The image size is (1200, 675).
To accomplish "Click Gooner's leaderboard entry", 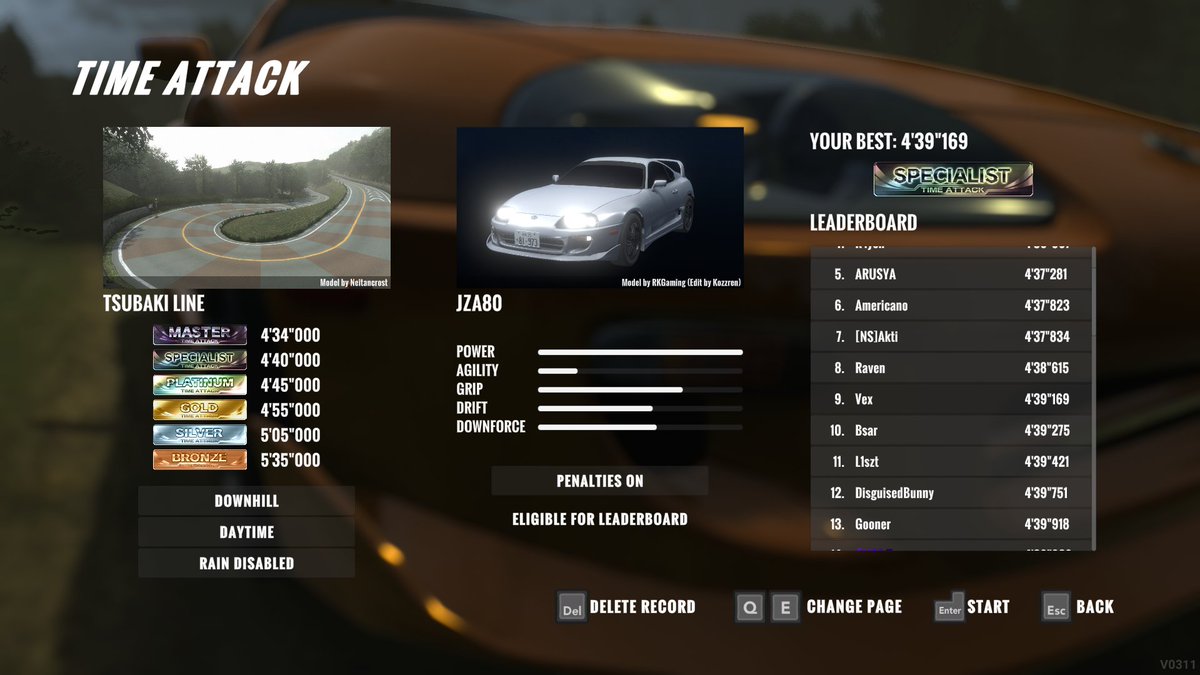I will pyautogui.click(x=951, y=524).
